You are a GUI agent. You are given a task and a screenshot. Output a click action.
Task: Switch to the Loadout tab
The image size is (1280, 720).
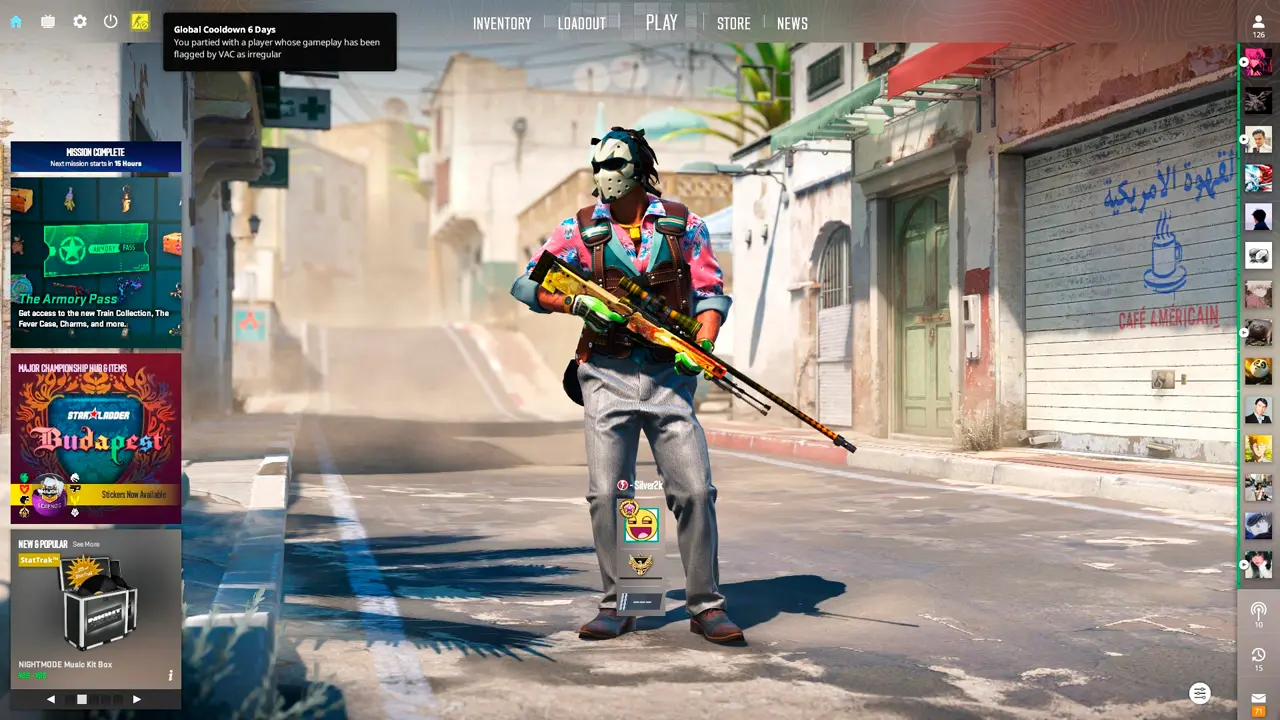(582, 23)
